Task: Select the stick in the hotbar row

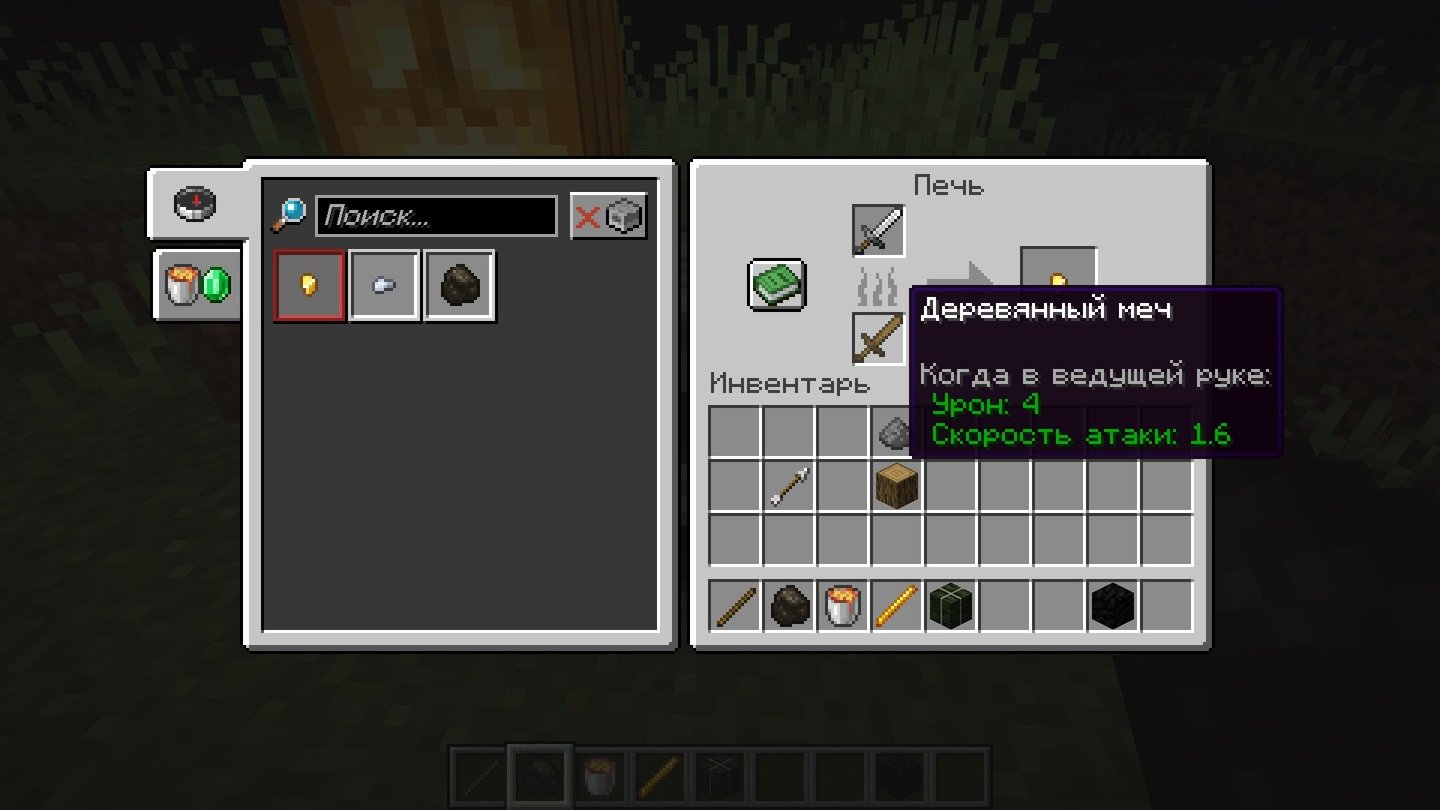Action: point(735,606)
